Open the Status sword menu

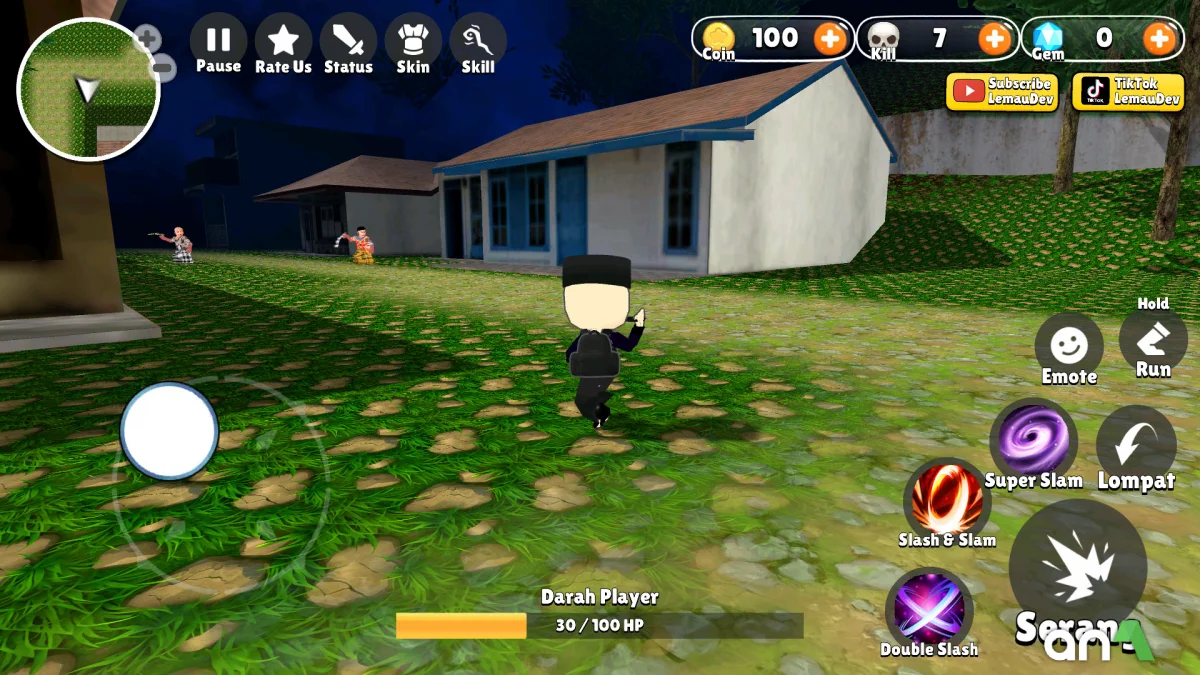tap(348, 43)
